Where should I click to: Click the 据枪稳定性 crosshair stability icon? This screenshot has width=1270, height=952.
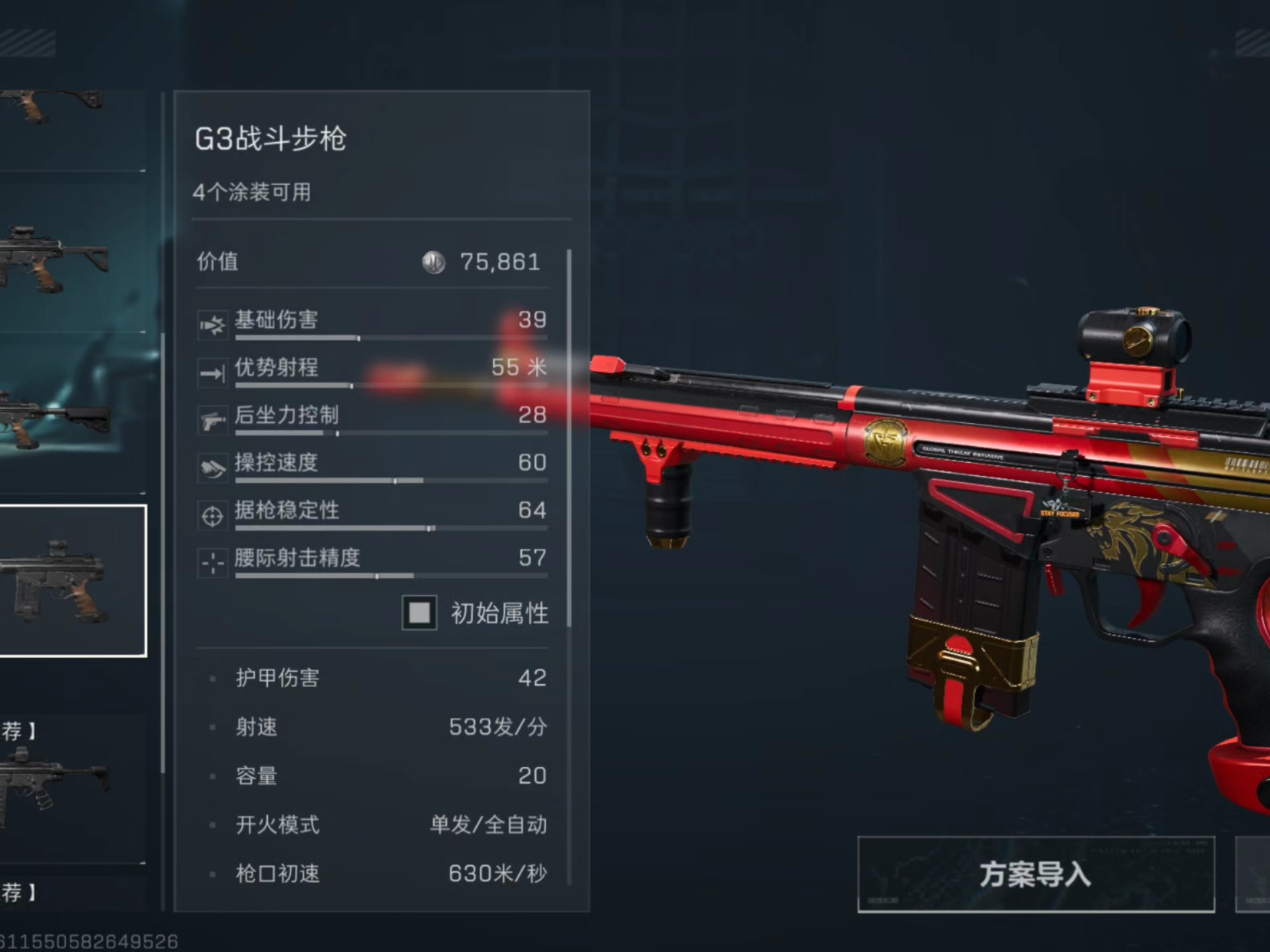click(x=212, y=514)
